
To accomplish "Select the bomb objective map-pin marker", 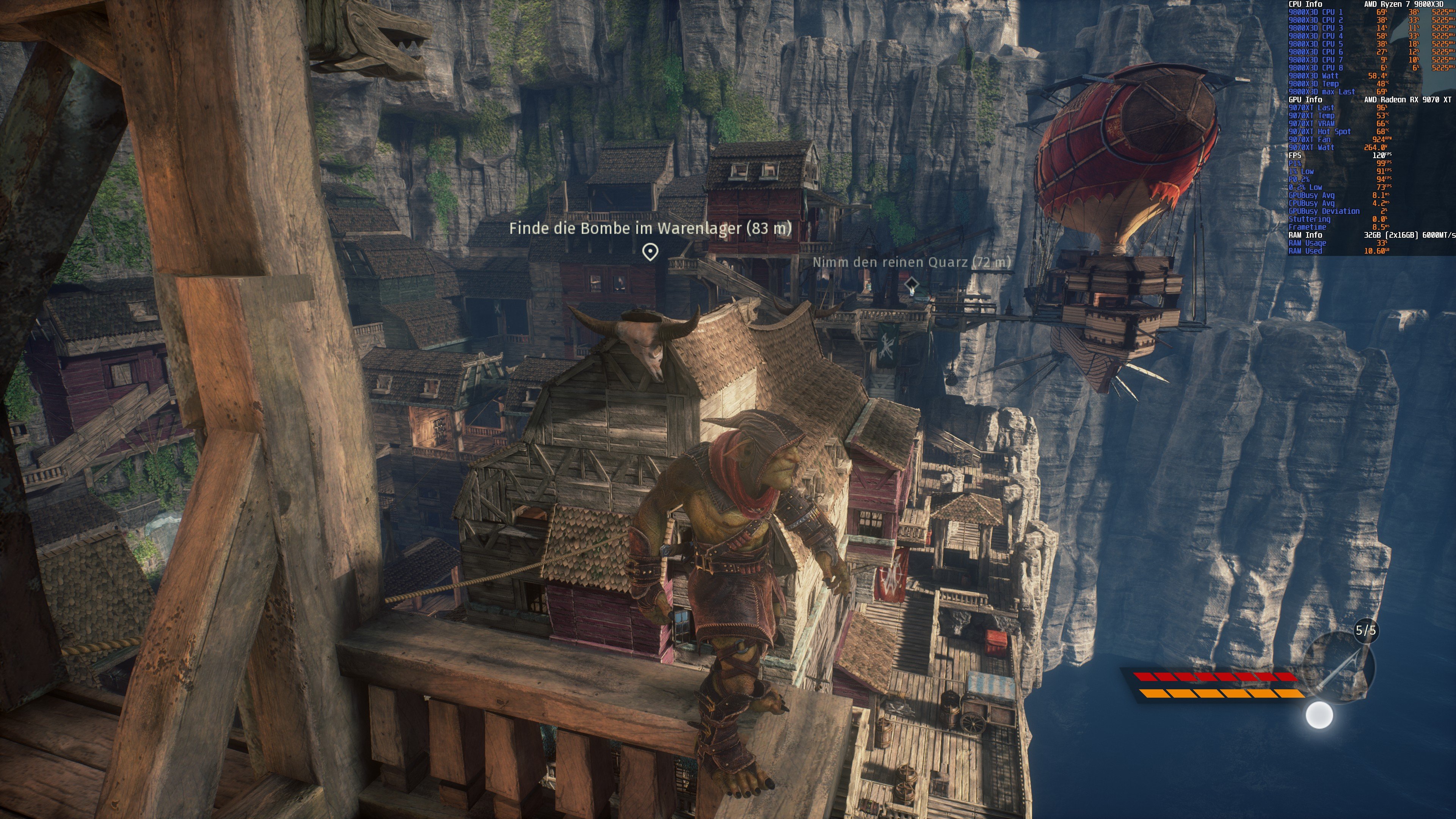I will pos(650,251).
